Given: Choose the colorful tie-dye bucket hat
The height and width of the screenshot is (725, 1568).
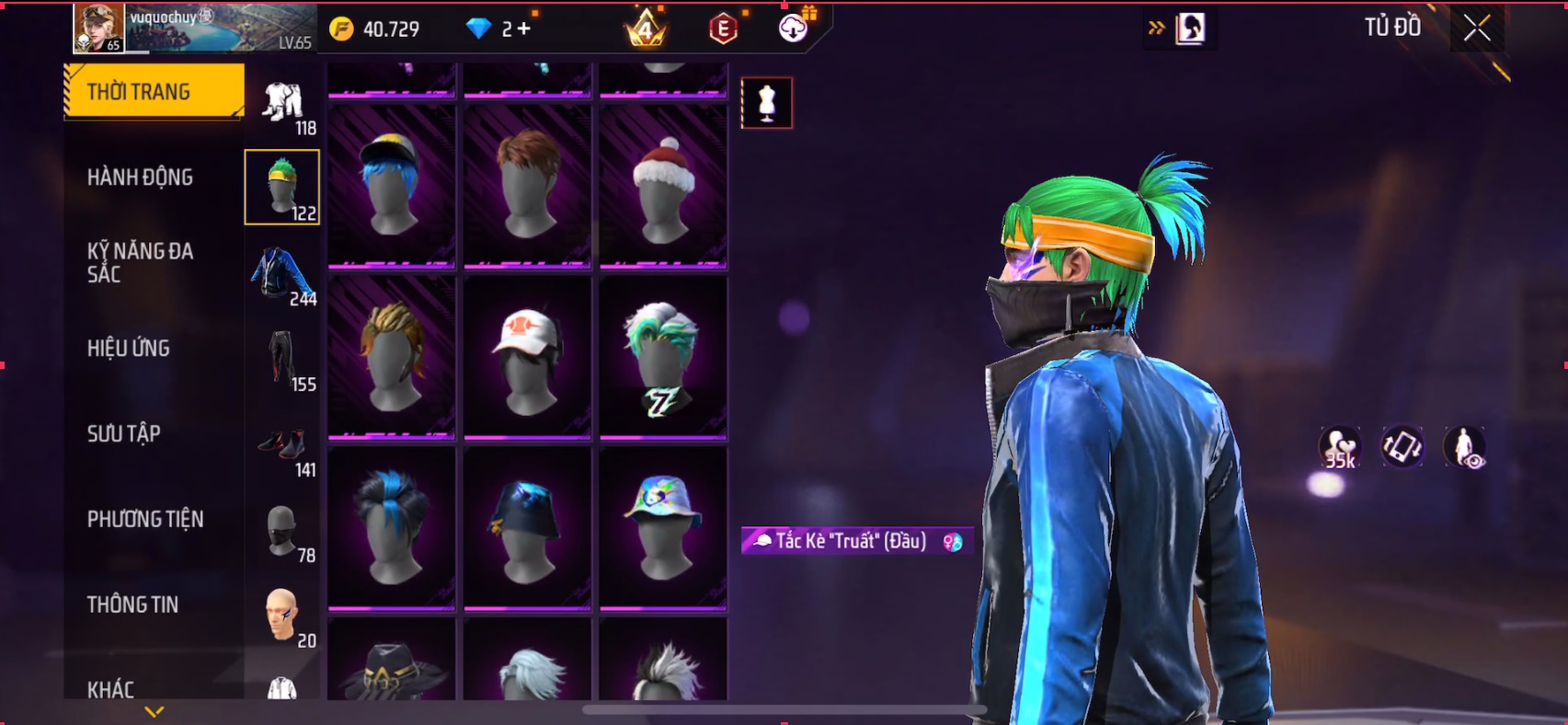Looking at the screenshot, I should (x=663, y=527).
